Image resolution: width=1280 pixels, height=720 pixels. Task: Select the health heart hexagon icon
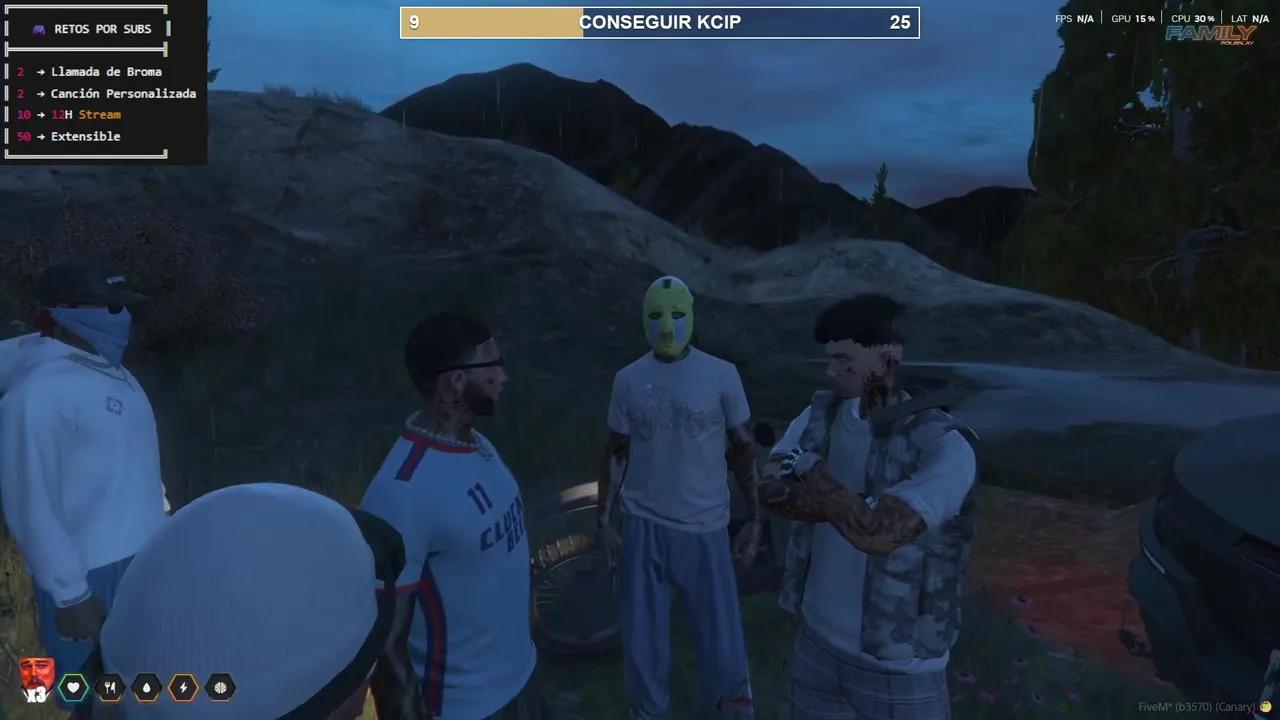74,687
